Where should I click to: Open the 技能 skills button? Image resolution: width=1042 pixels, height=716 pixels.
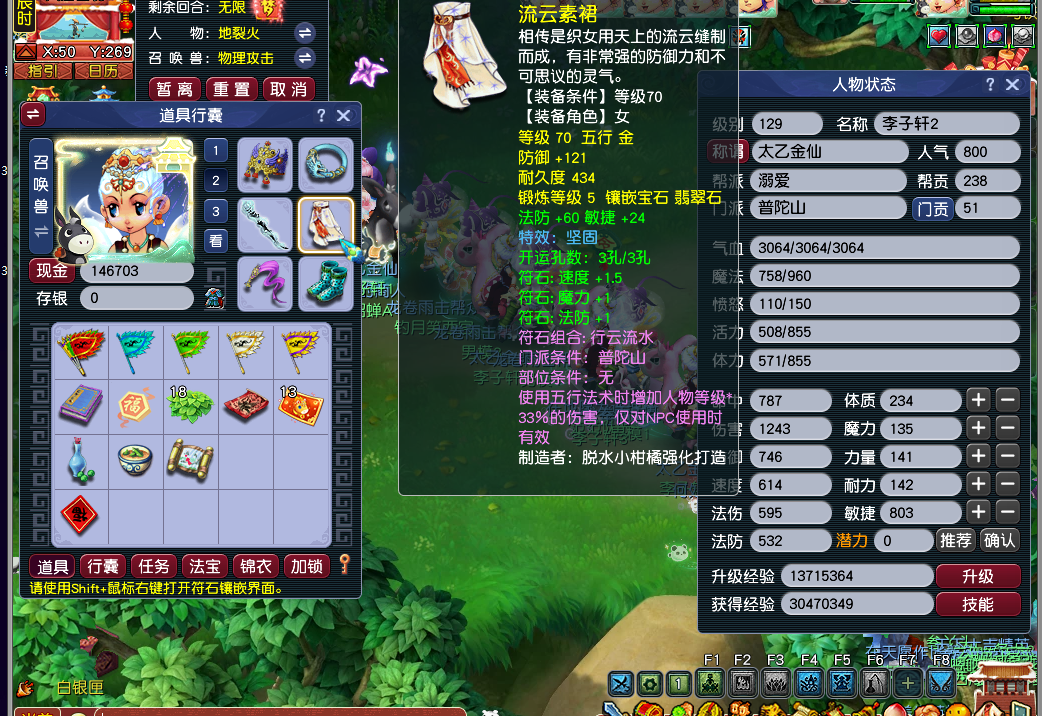(977, 604)
